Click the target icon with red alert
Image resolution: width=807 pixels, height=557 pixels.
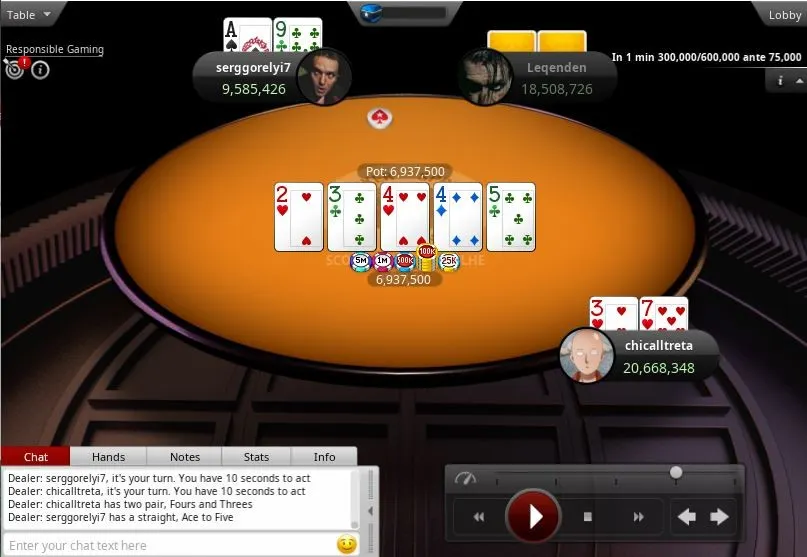coord(15,69)
